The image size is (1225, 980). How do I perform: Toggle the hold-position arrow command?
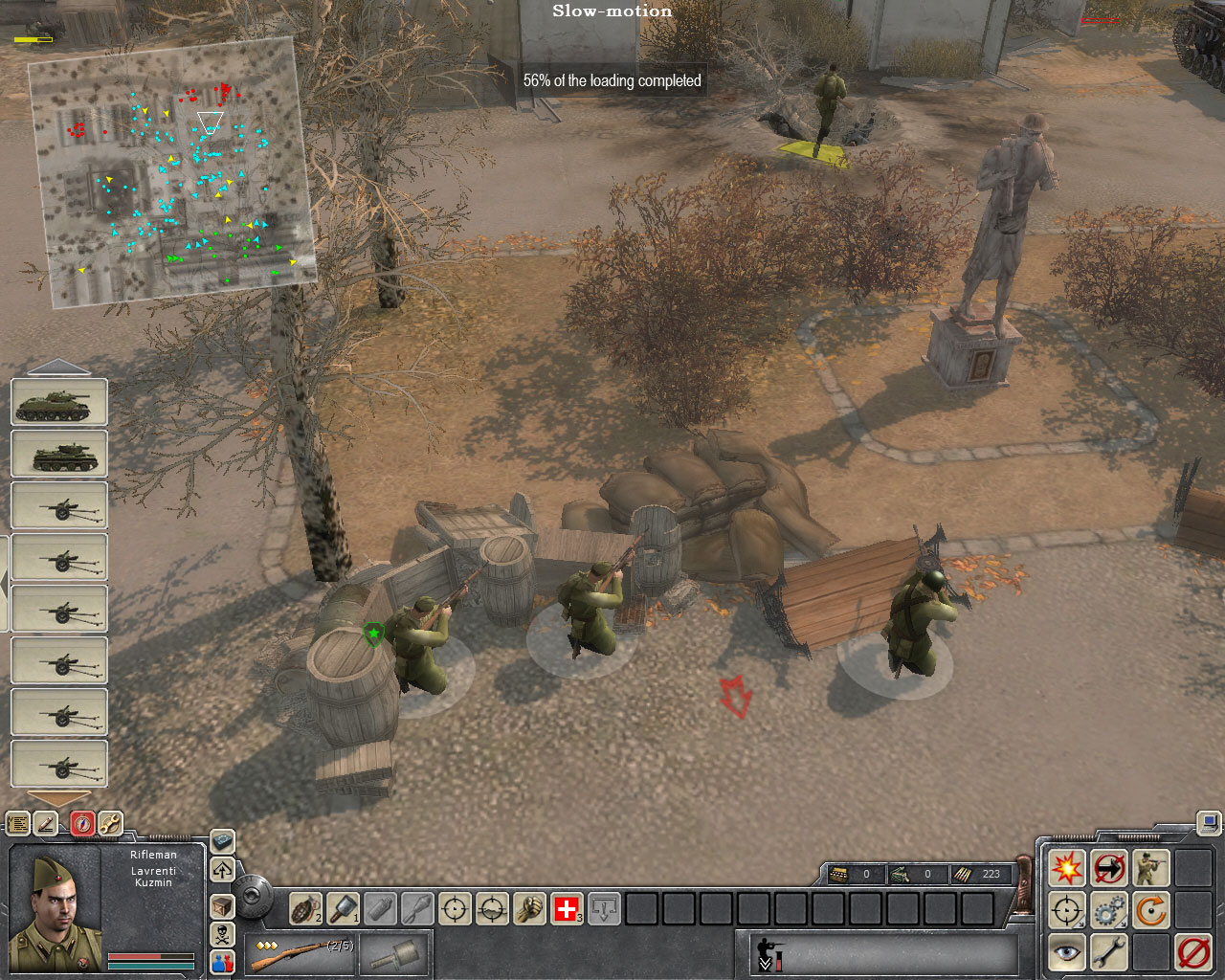point(1109,868)
